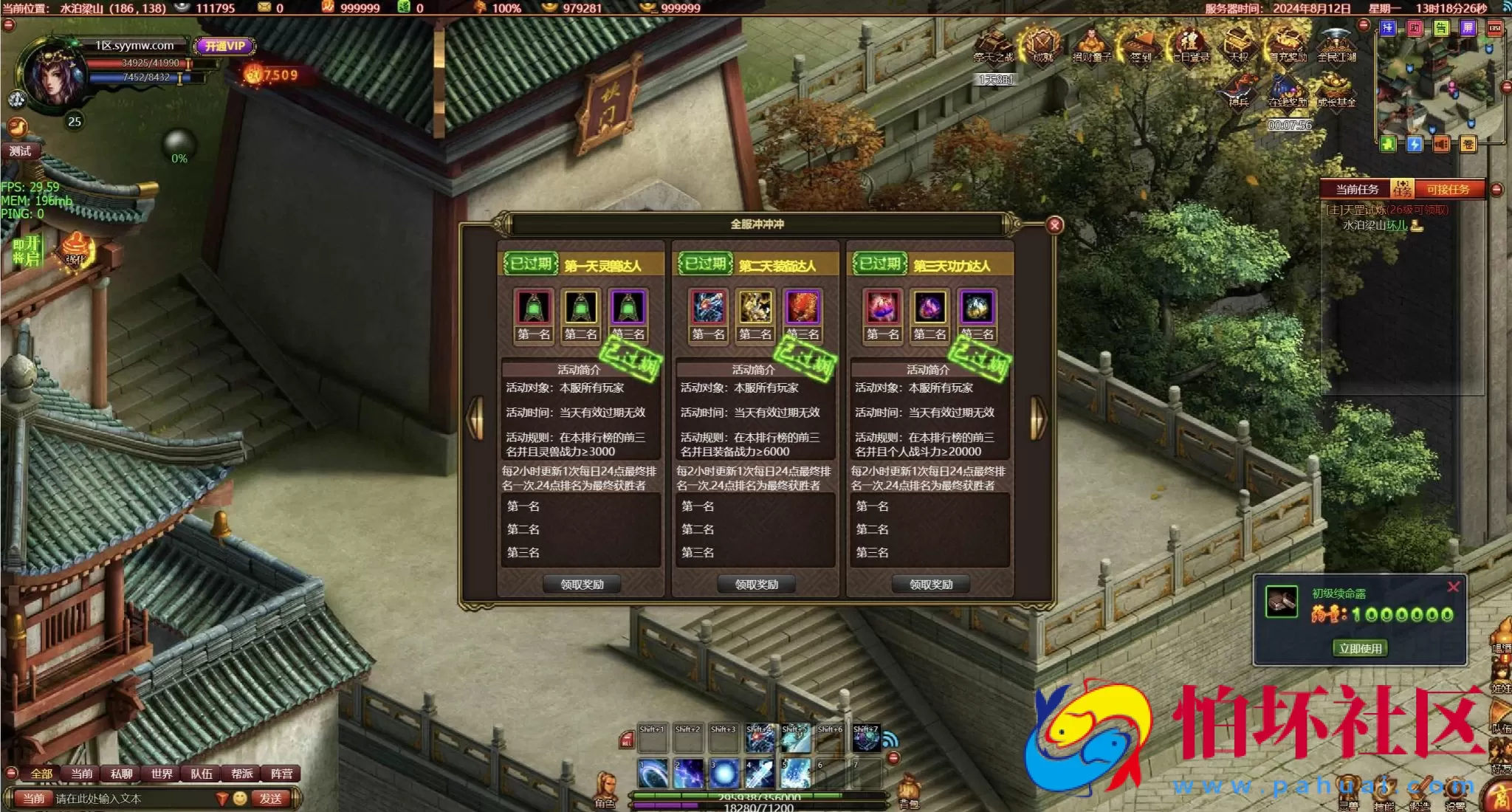
Task: Send the chat message with 发送
Action: (270, 798)
